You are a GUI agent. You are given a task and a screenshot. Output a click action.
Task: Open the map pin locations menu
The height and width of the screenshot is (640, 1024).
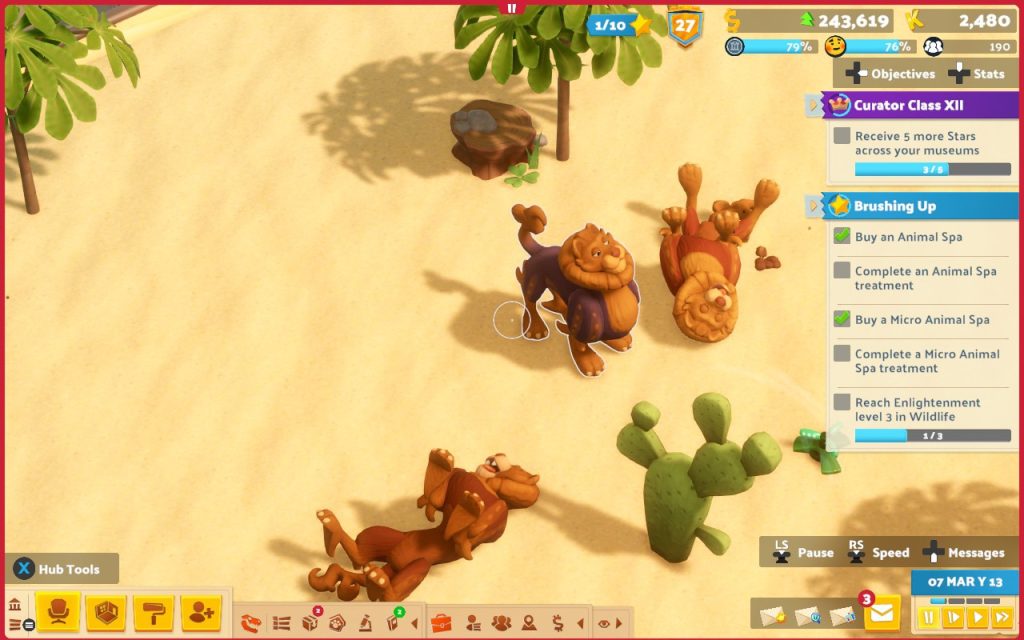coord(529,623)
